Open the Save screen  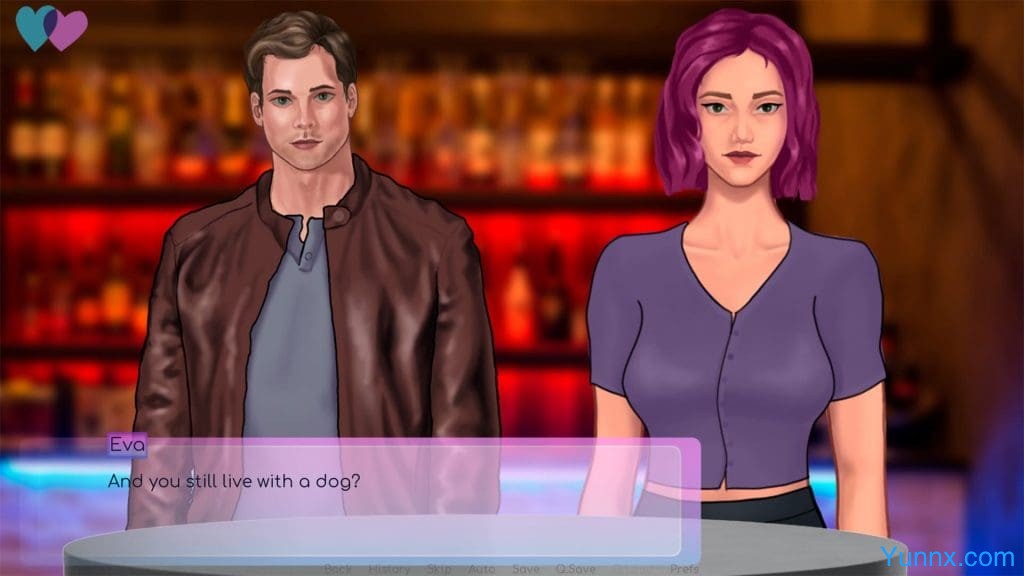click(525, 569)
